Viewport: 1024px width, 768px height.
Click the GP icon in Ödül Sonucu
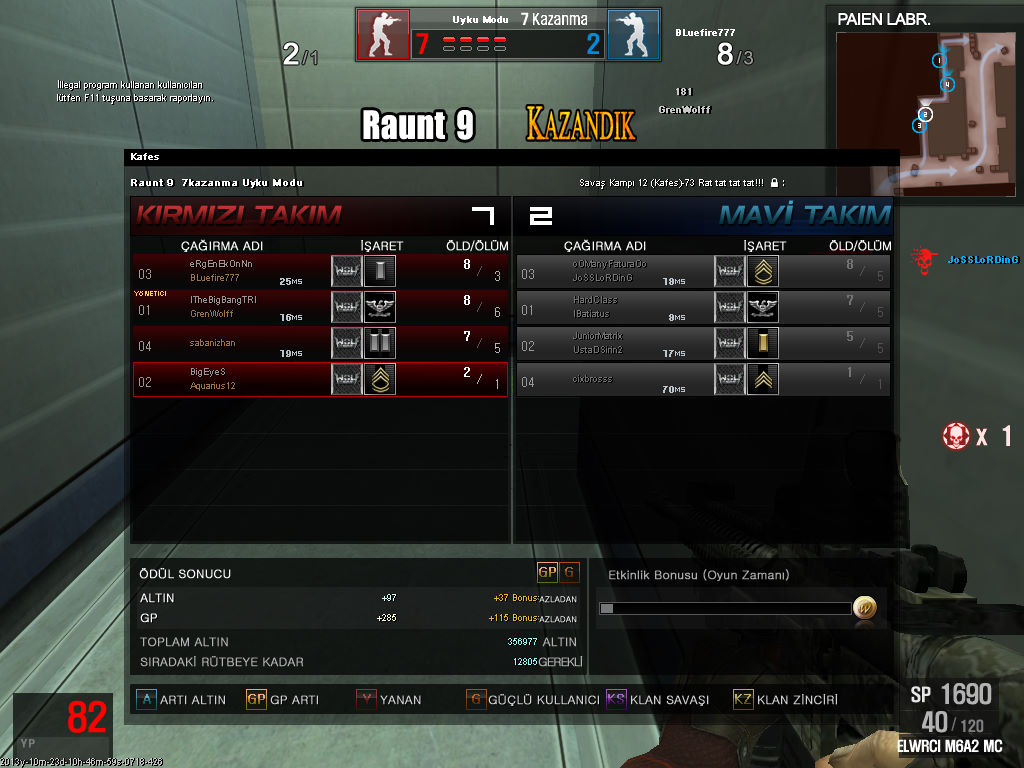[547, 572]
